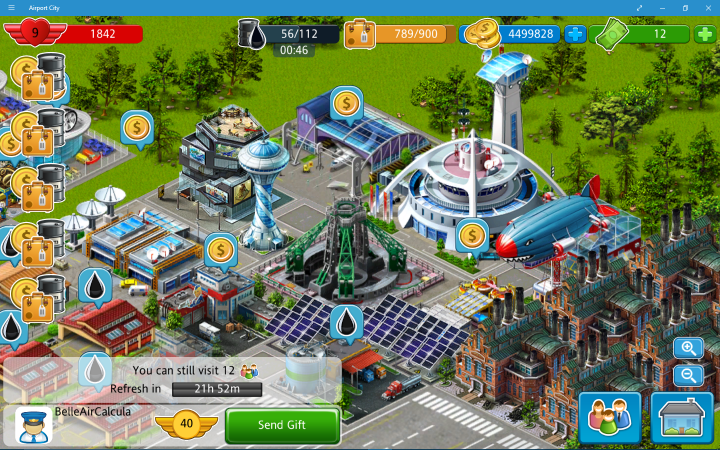
Task: Zoom out with the magnifier minus button
Action: click(x=688, y=375)
